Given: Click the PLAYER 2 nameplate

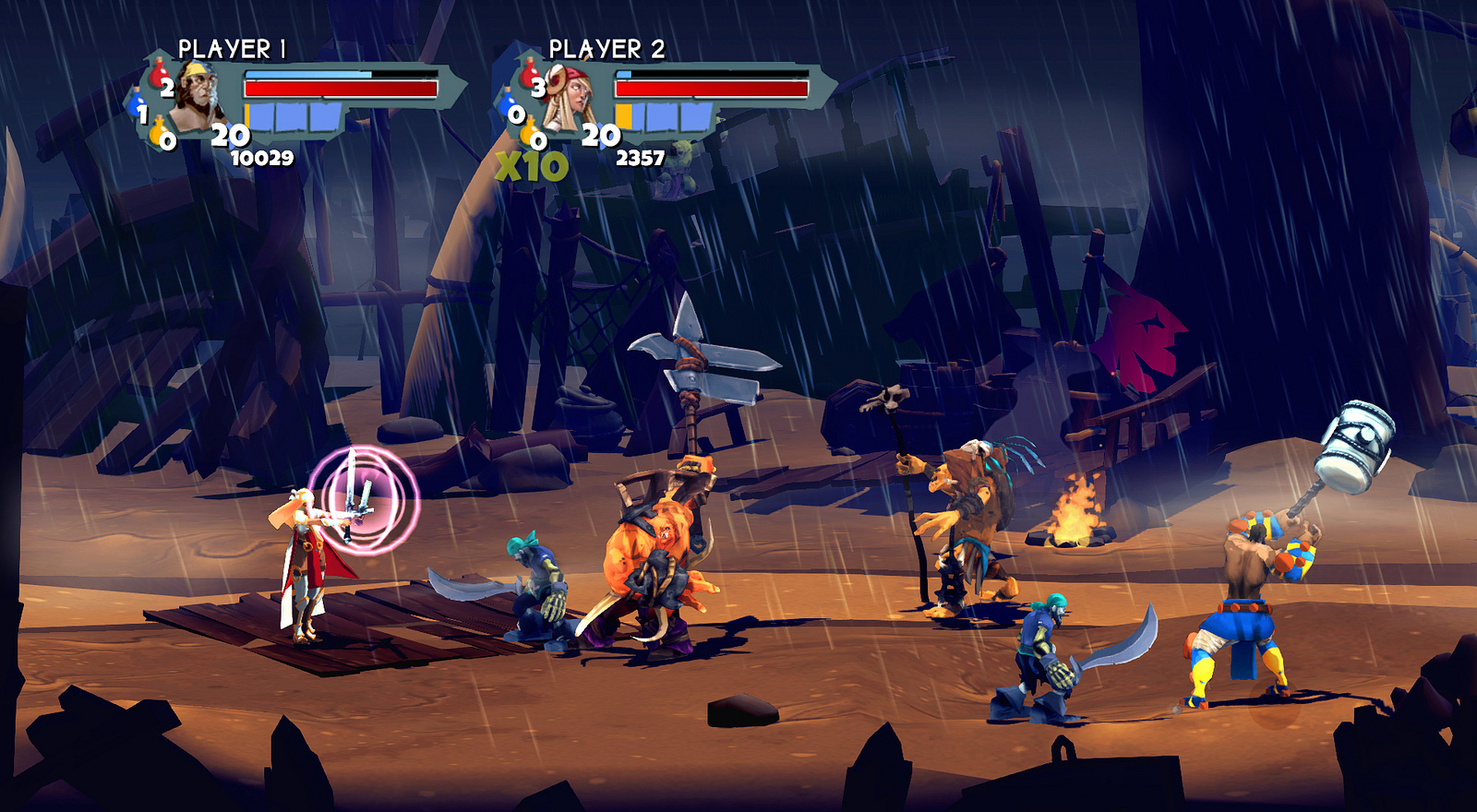Looking at the screenshot, I should point(606,48).
